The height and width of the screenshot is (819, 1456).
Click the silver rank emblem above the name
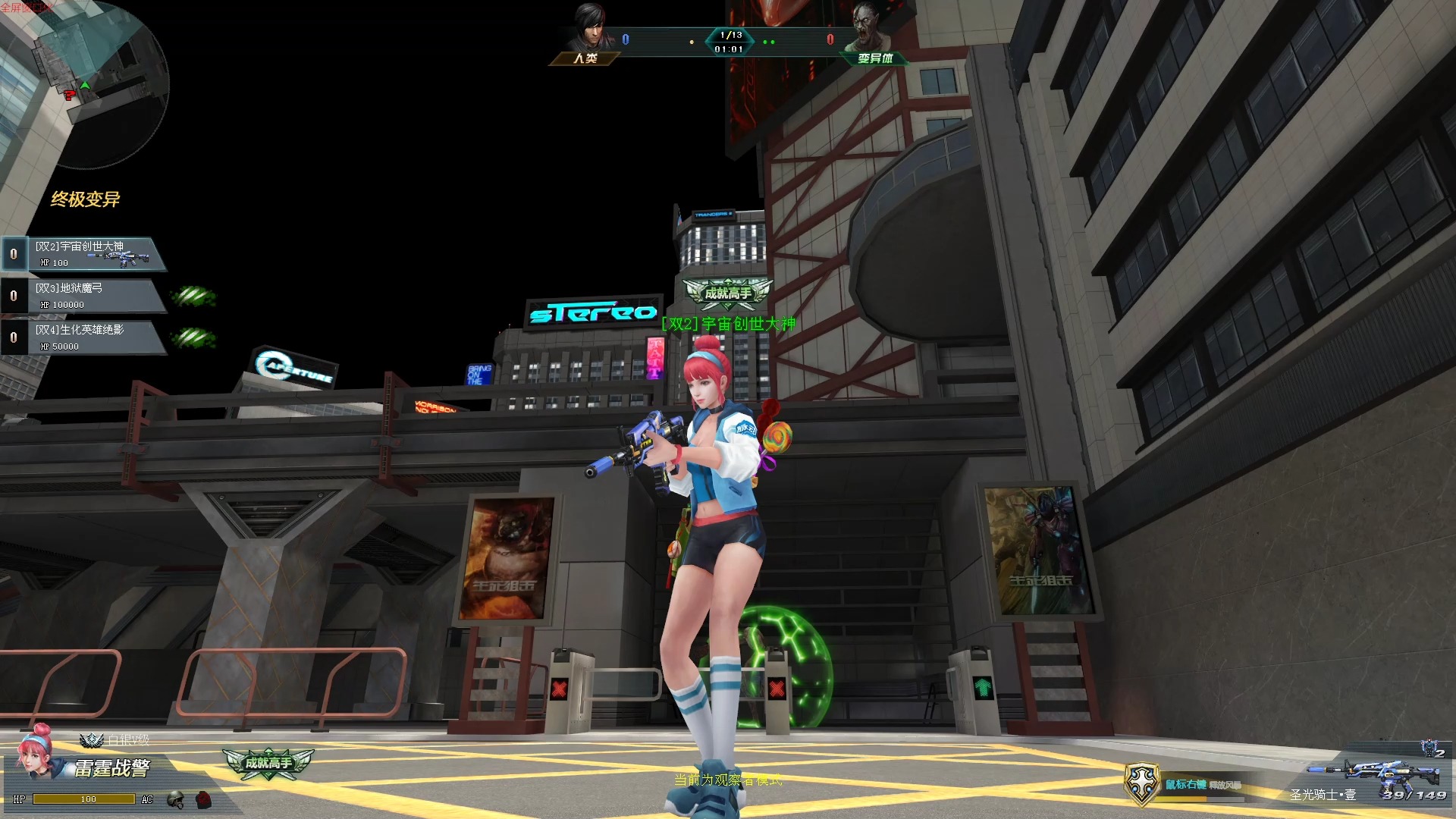point(92,739)
